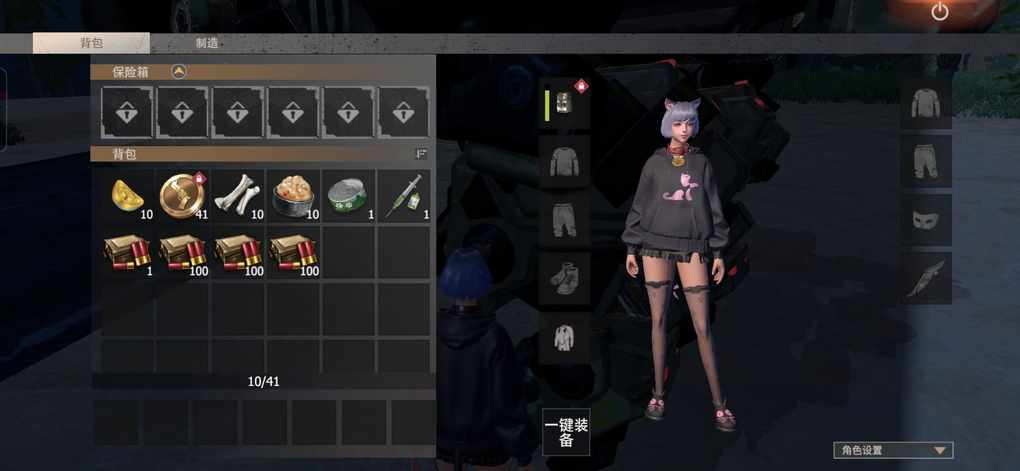The image size is (1020, 471).
Task: Click the power button icon
Action: 939,12
